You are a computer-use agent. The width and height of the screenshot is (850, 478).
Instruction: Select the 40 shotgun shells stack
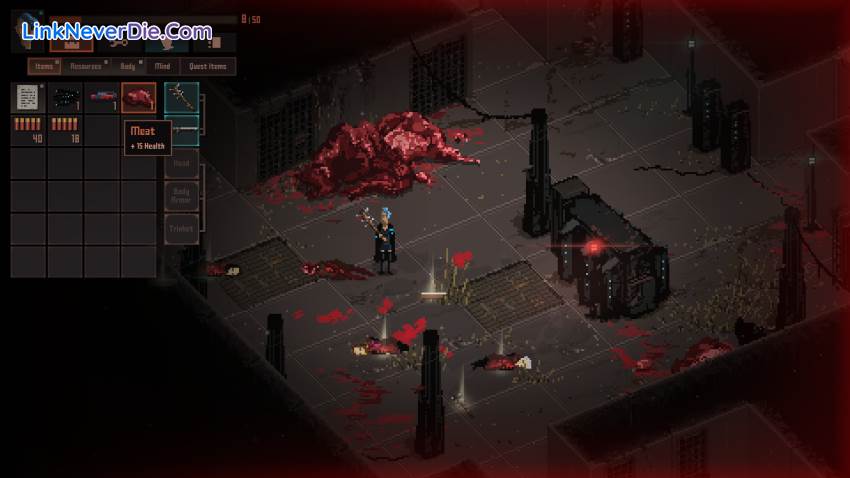click(28, 130)
